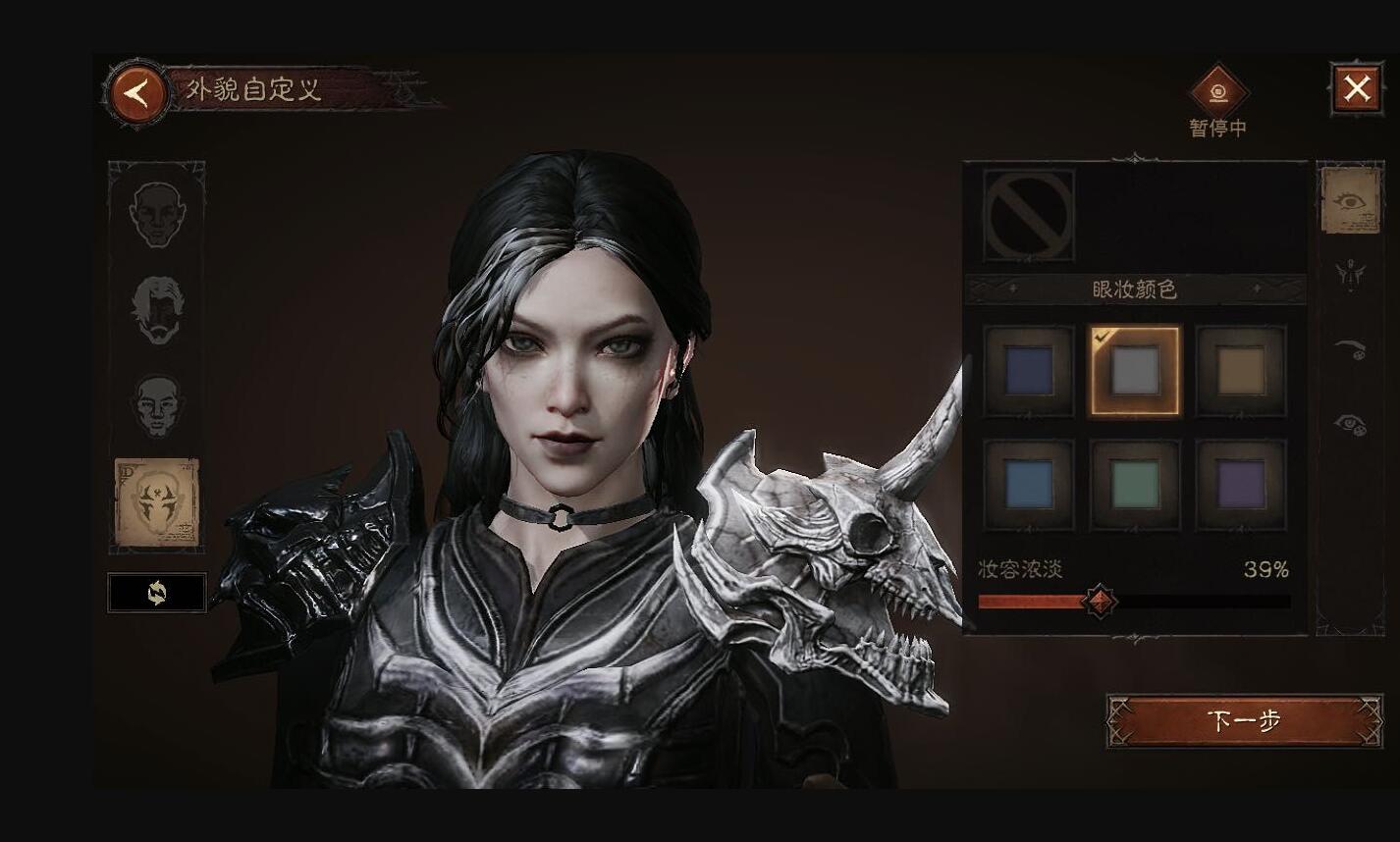
Task: Pick the dark navy eye makeup color
Action: click(x=1029, y=371)
